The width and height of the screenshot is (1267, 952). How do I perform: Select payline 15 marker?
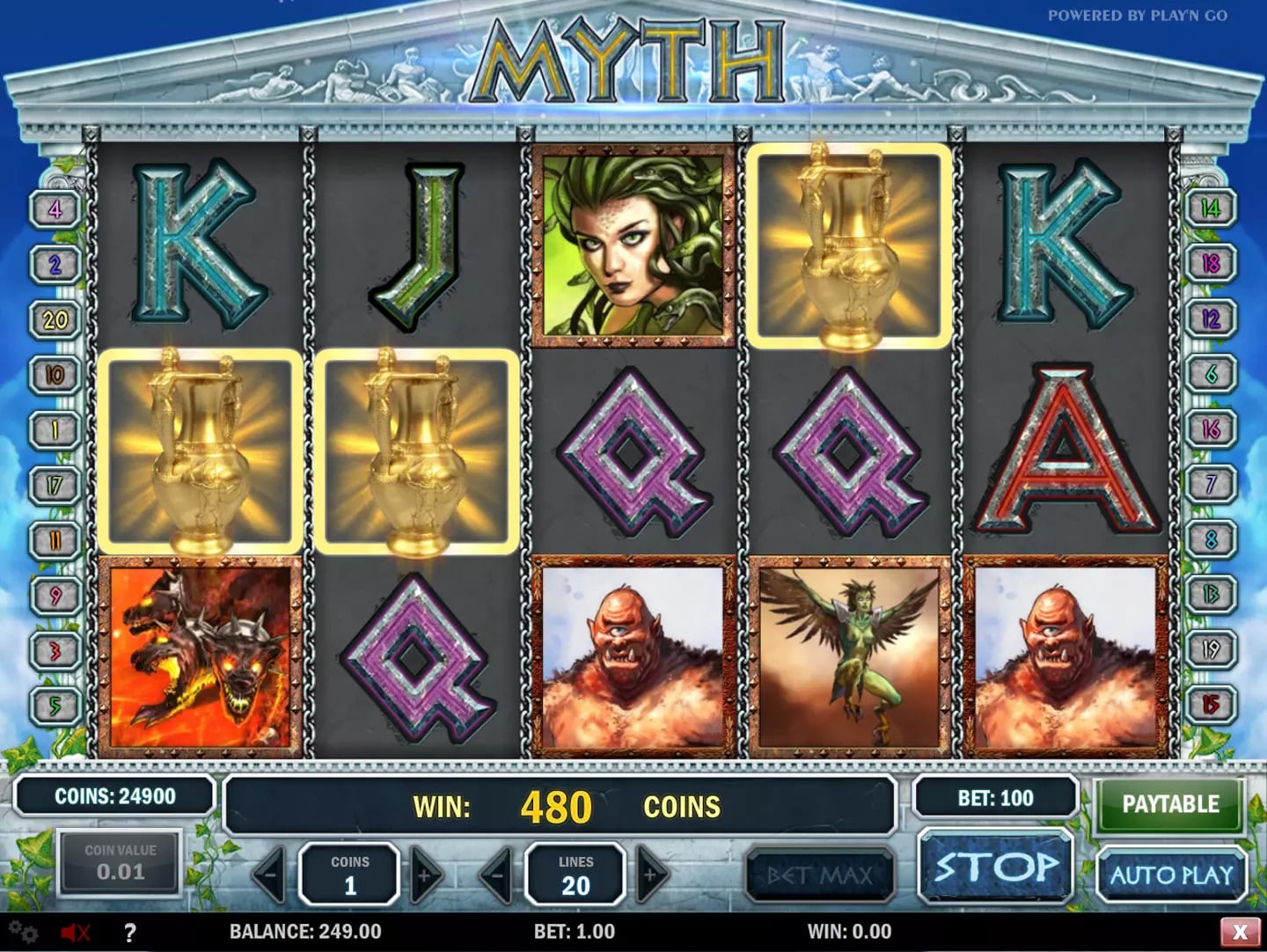1211,705
